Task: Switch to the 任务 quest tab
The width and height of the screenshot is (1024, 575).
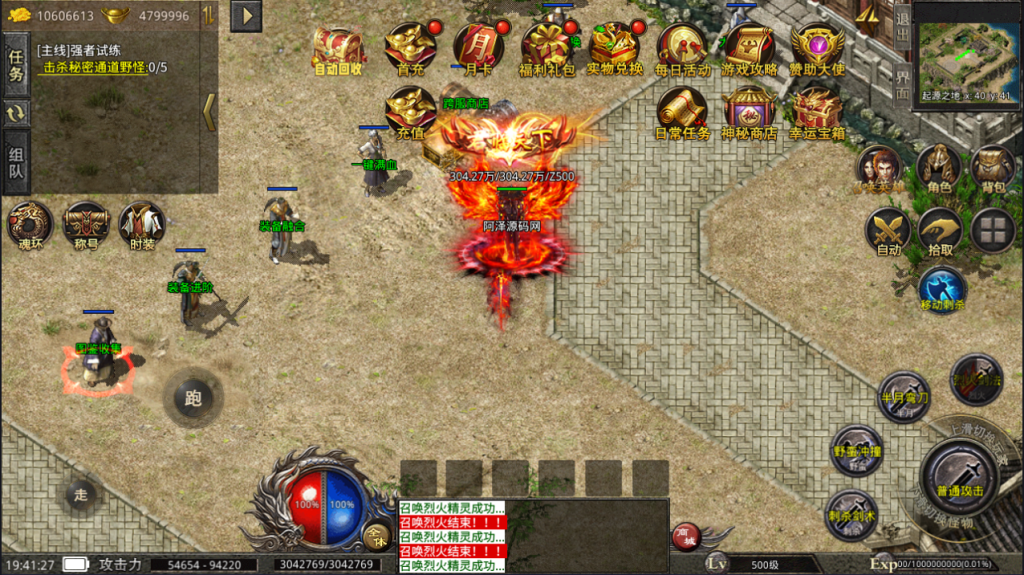Action: [16, 66]
